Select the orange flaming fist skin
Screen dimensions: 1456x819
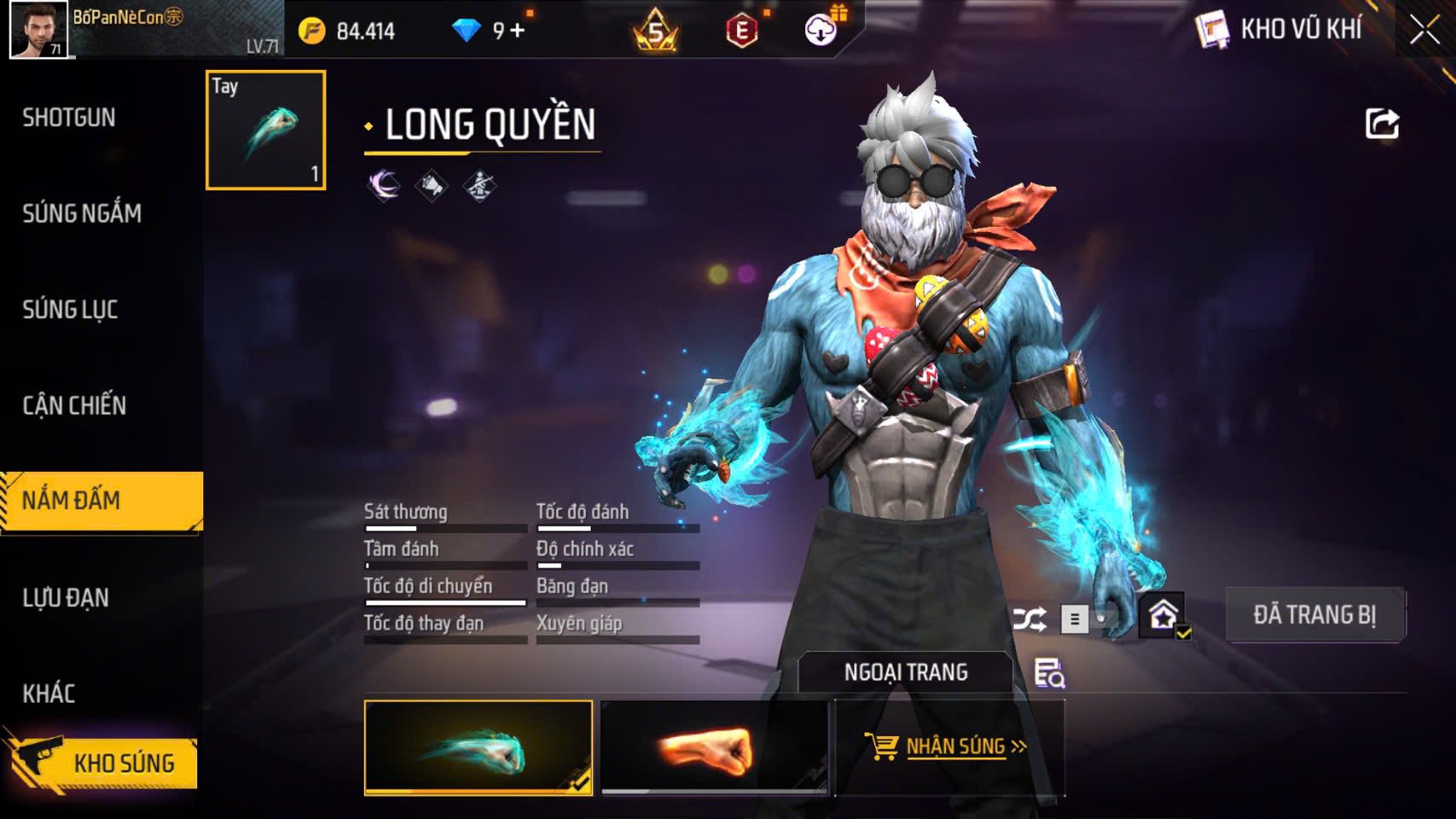click(714, 747)
